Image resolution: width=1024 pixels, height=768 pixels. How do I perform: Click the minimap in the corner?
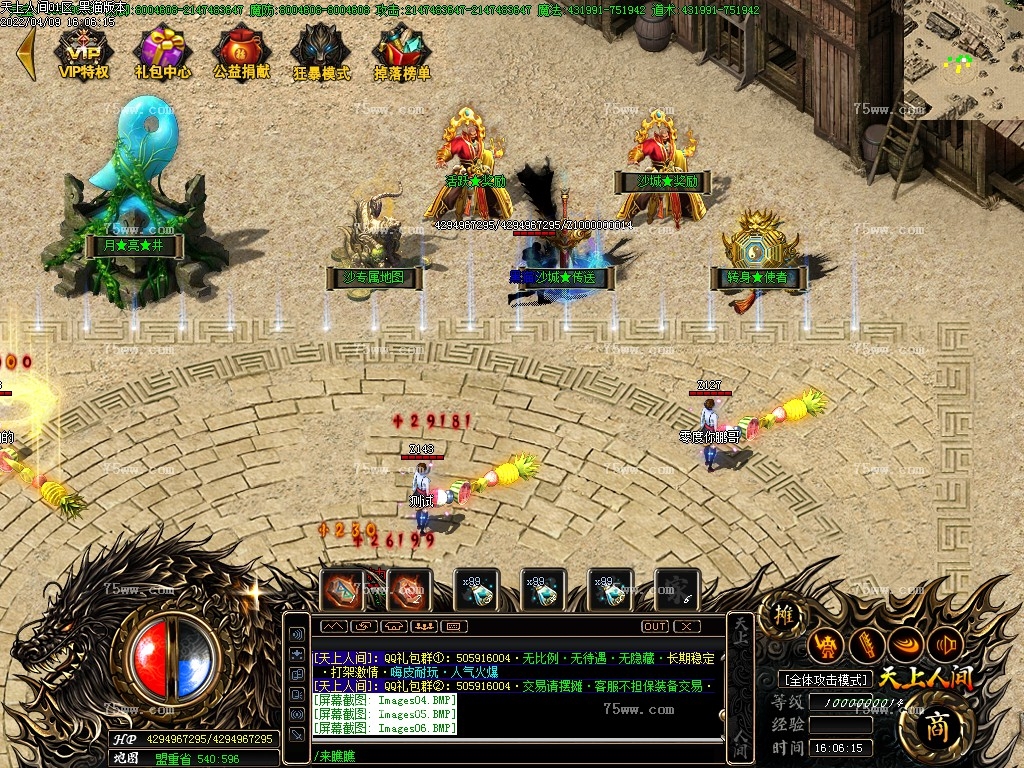pyautogui.click(x=963, y=60)
